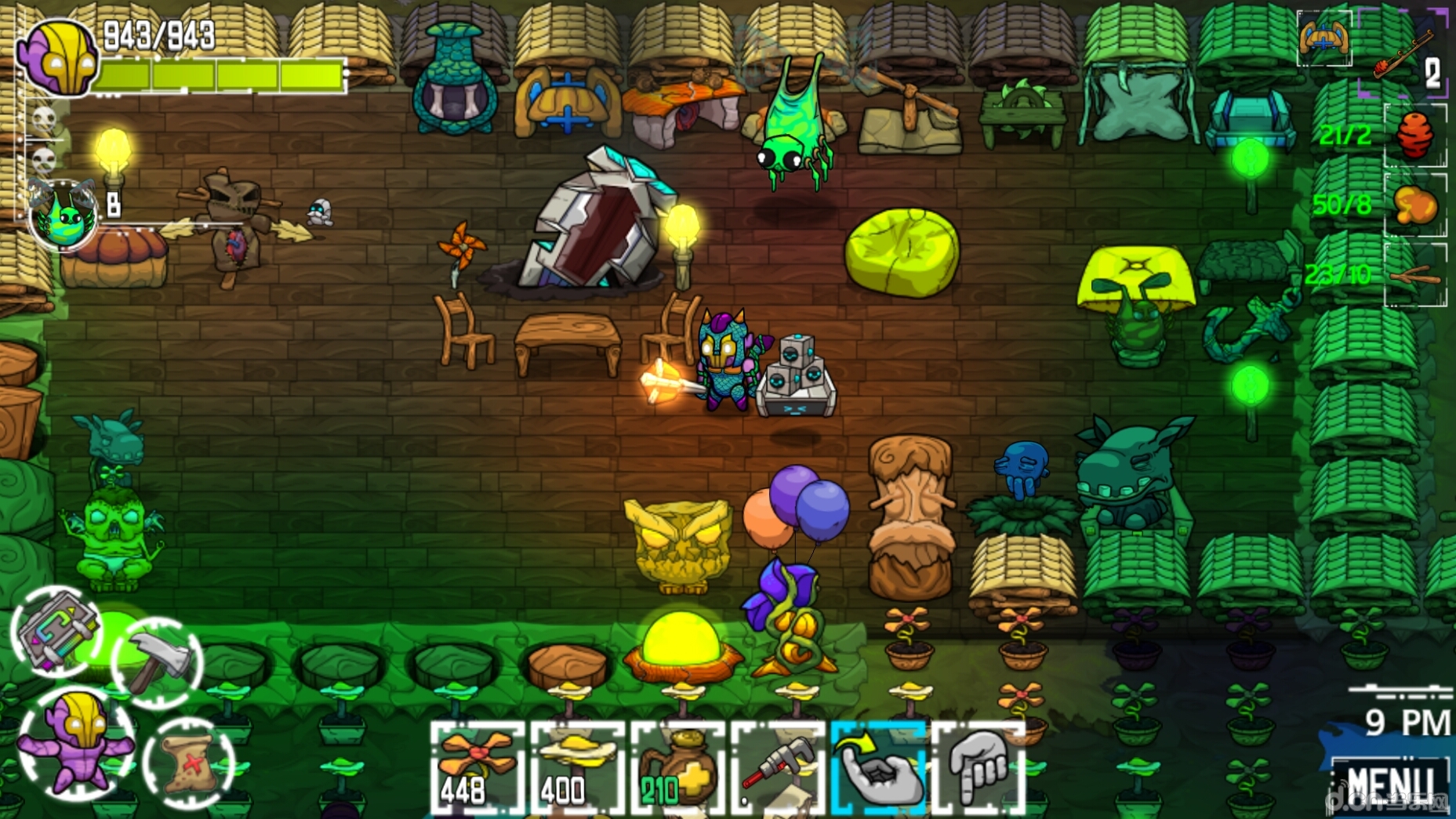Viewport: 1456px width, 819px height.
Task: Select the orange blob ingredient slot
Action: click(x=1415, y=205)
